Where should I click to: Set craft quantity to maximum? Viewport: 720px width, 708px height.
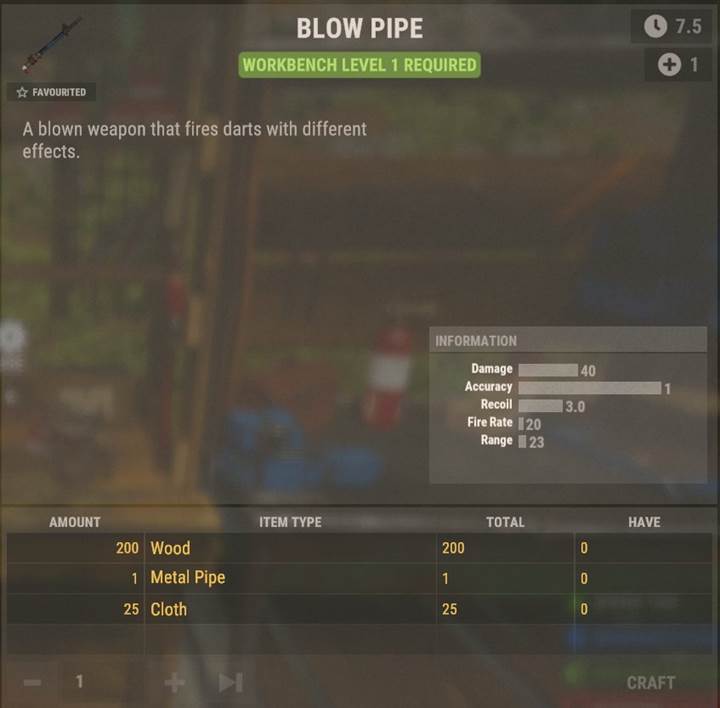231,682
